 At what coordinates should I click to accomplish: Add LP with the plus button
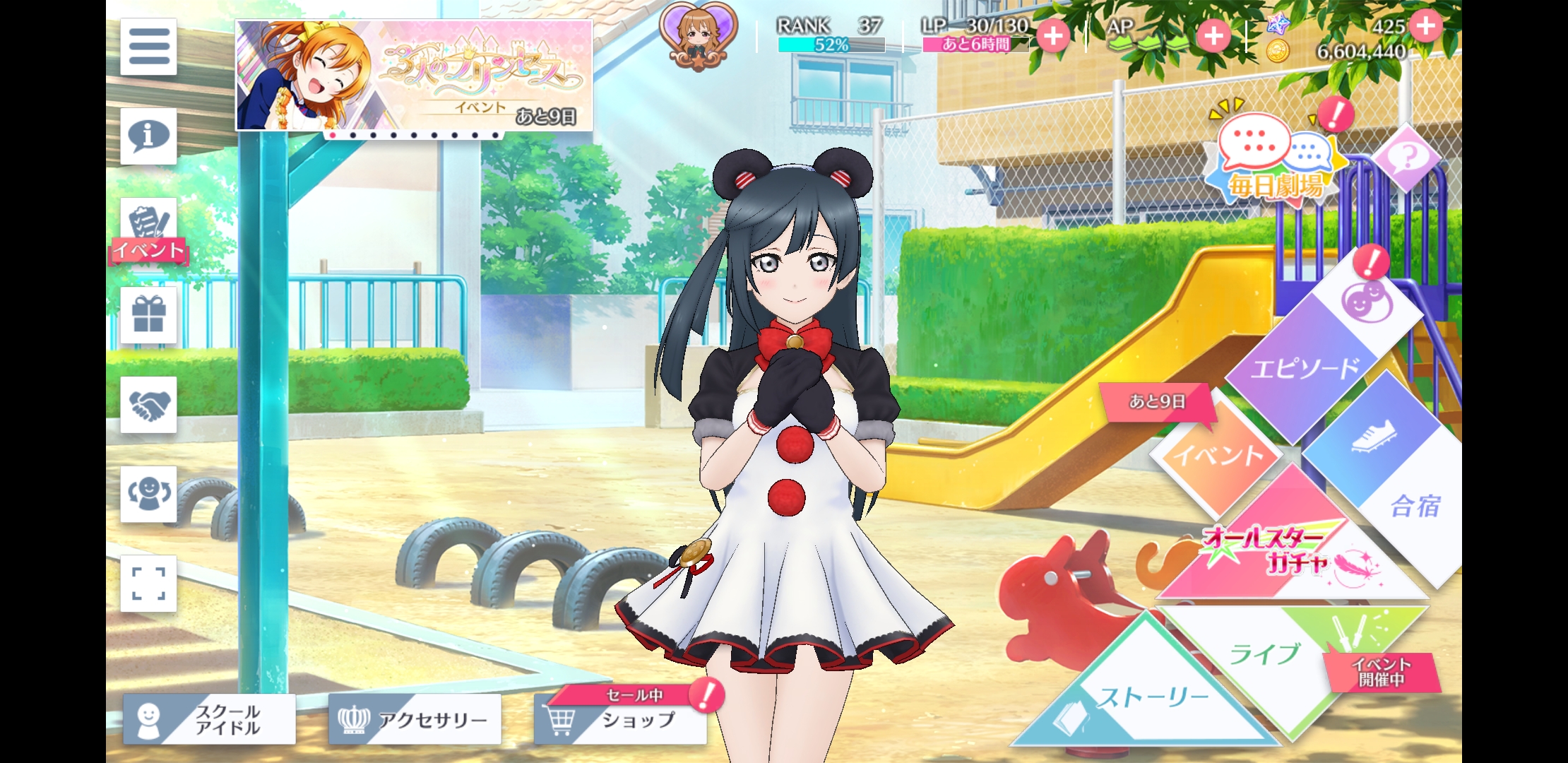pos(1053,35)
